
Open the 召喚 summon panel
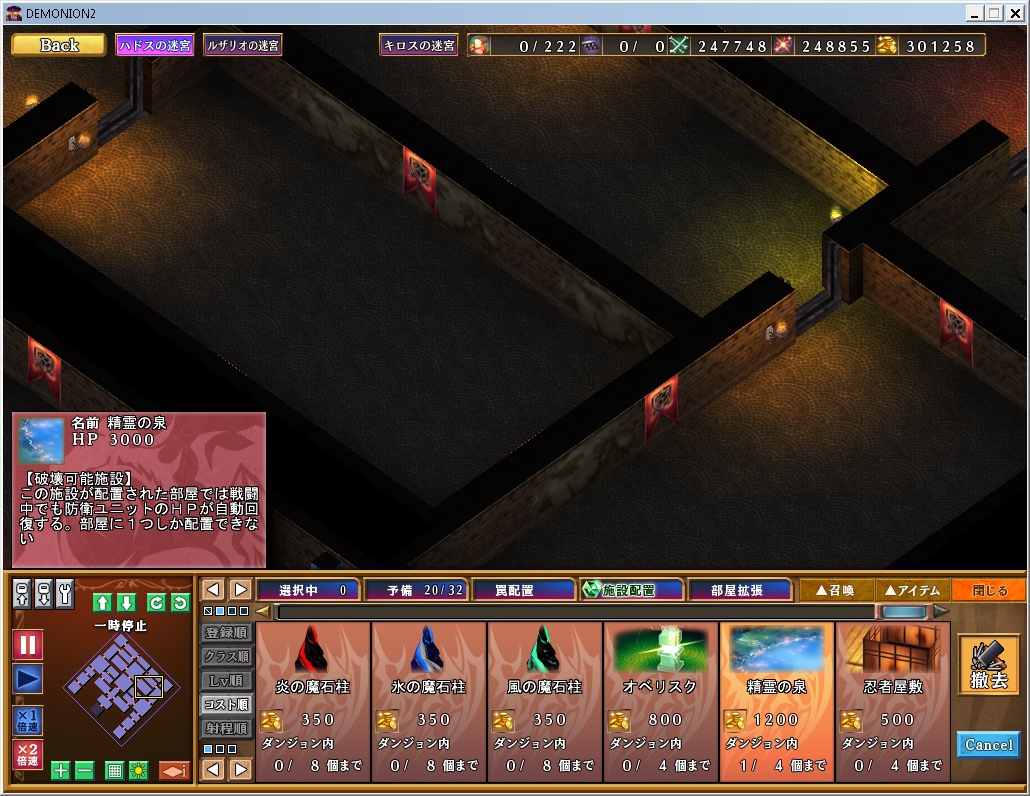pyautogui.click(x=836, y=590)
